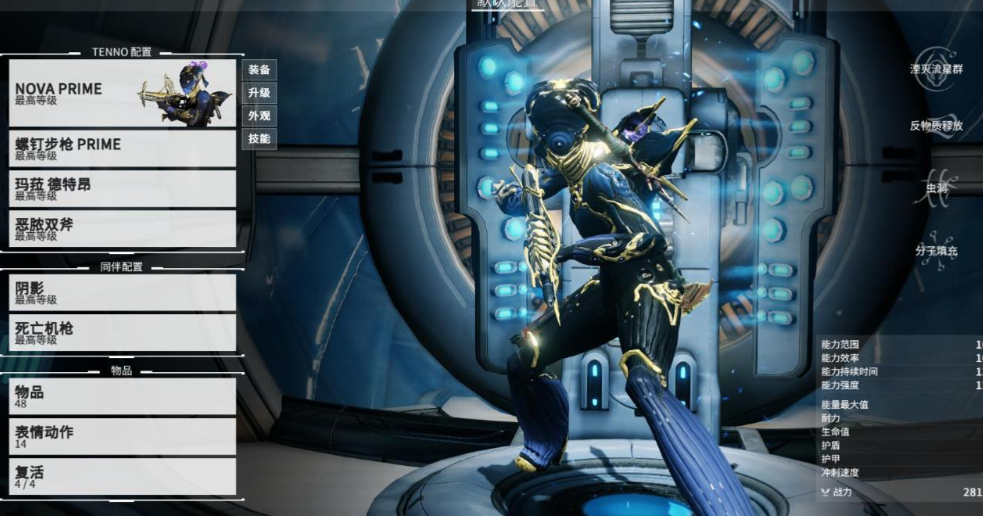Select the 死亡机枪 companion weapon slot
The height and width of the screenshot is (516, 983).
pyautogui.click(x=122, y=333)
